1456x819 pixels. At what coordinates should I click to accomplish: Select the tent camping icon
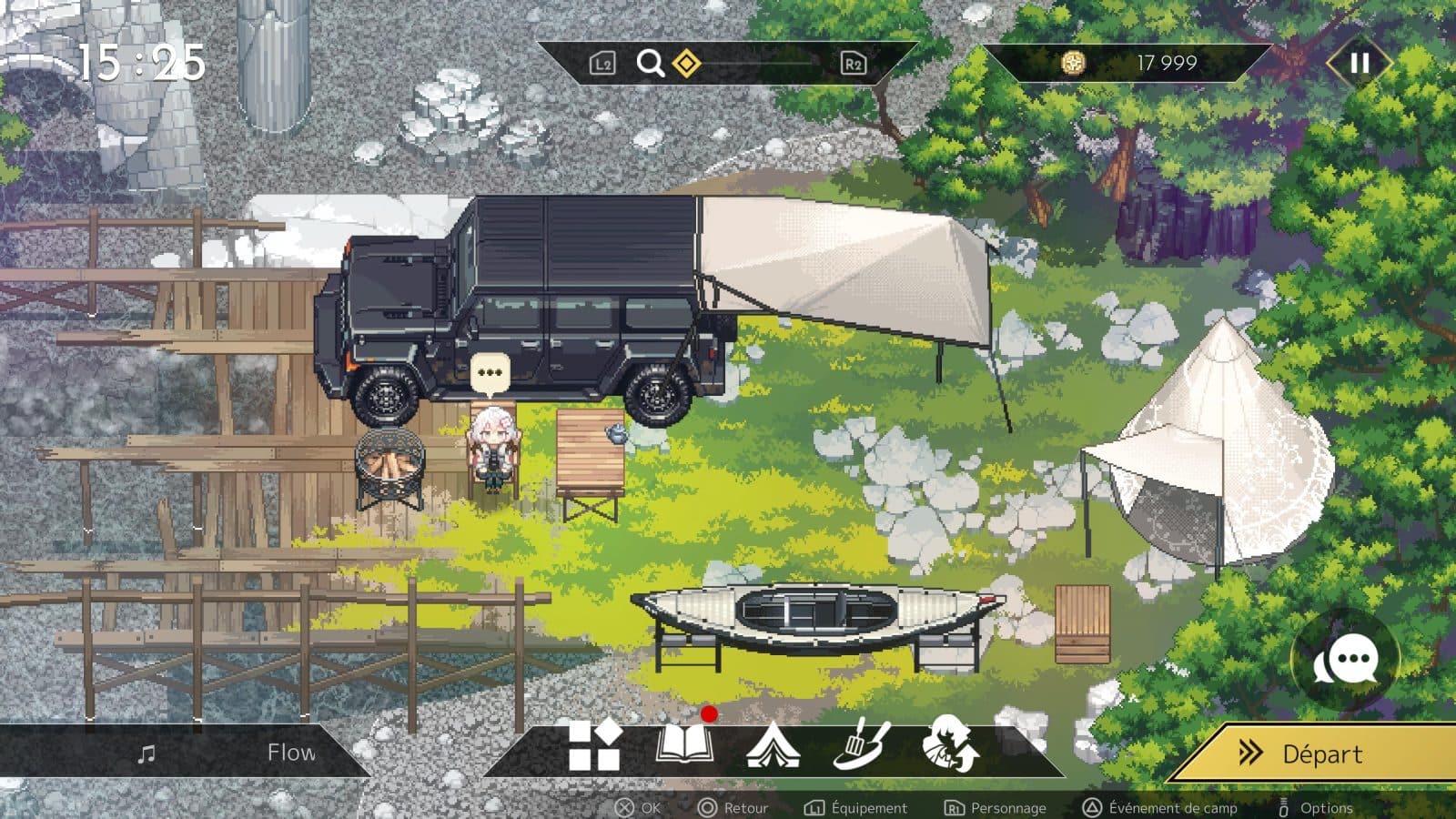pos(773,746)
